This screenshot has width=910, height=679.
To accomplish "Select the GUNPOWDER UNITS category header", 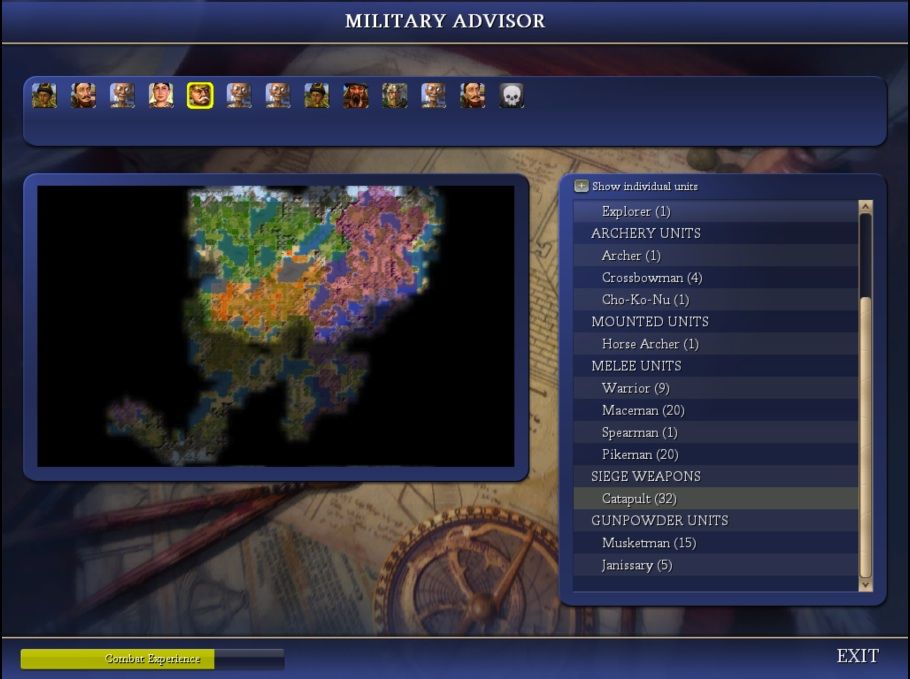I will tap(659, 520).
